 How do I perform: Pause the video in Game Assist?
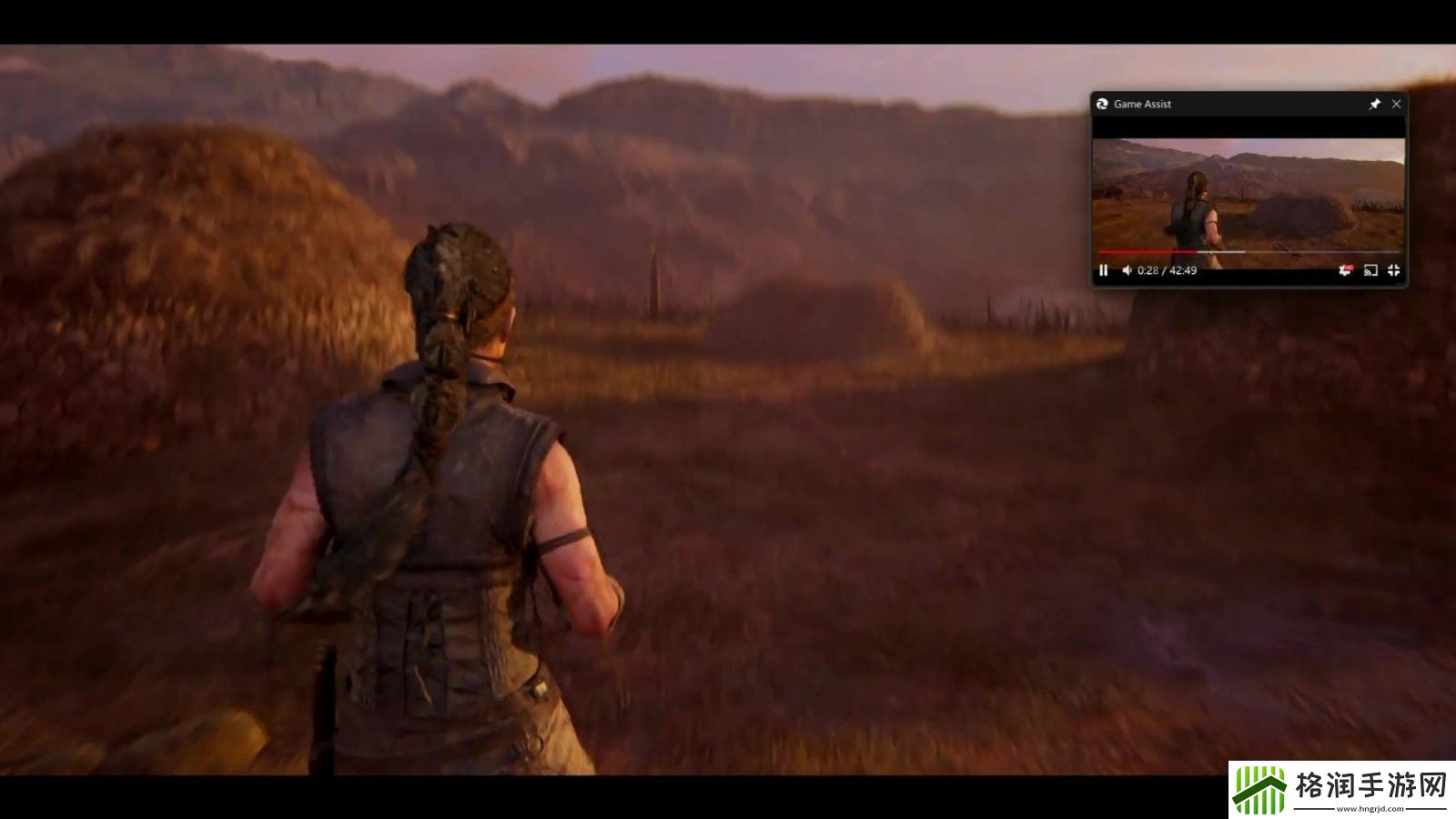point(1104,270)
